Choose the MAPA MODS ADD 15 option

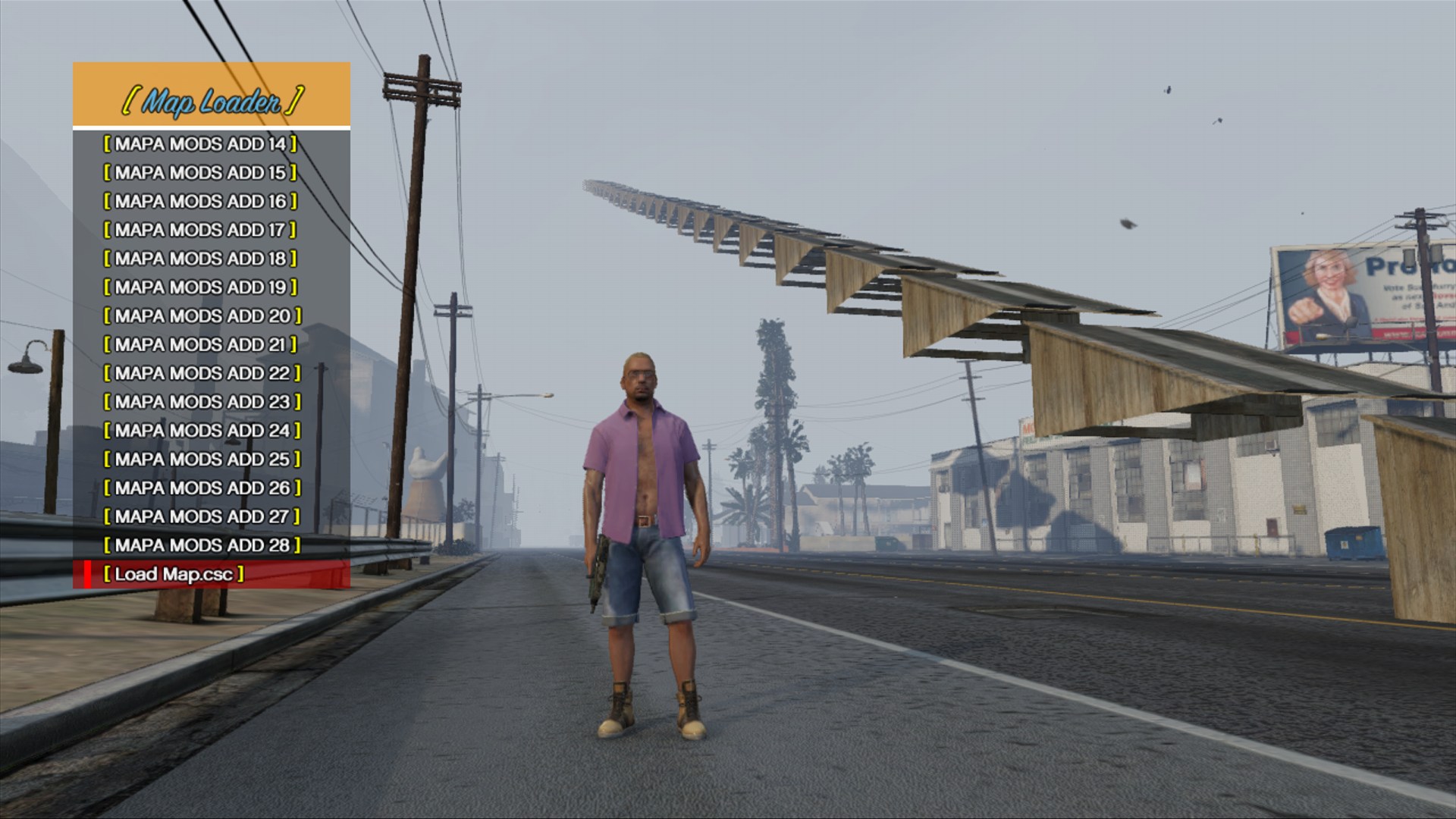(200, 173)
